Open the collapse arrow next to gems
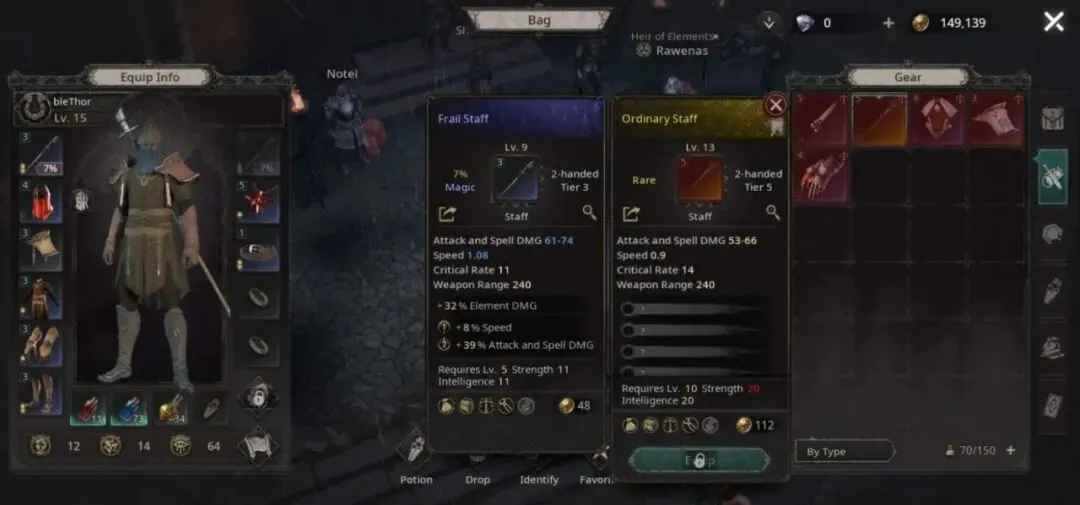 tap(768, 22)
